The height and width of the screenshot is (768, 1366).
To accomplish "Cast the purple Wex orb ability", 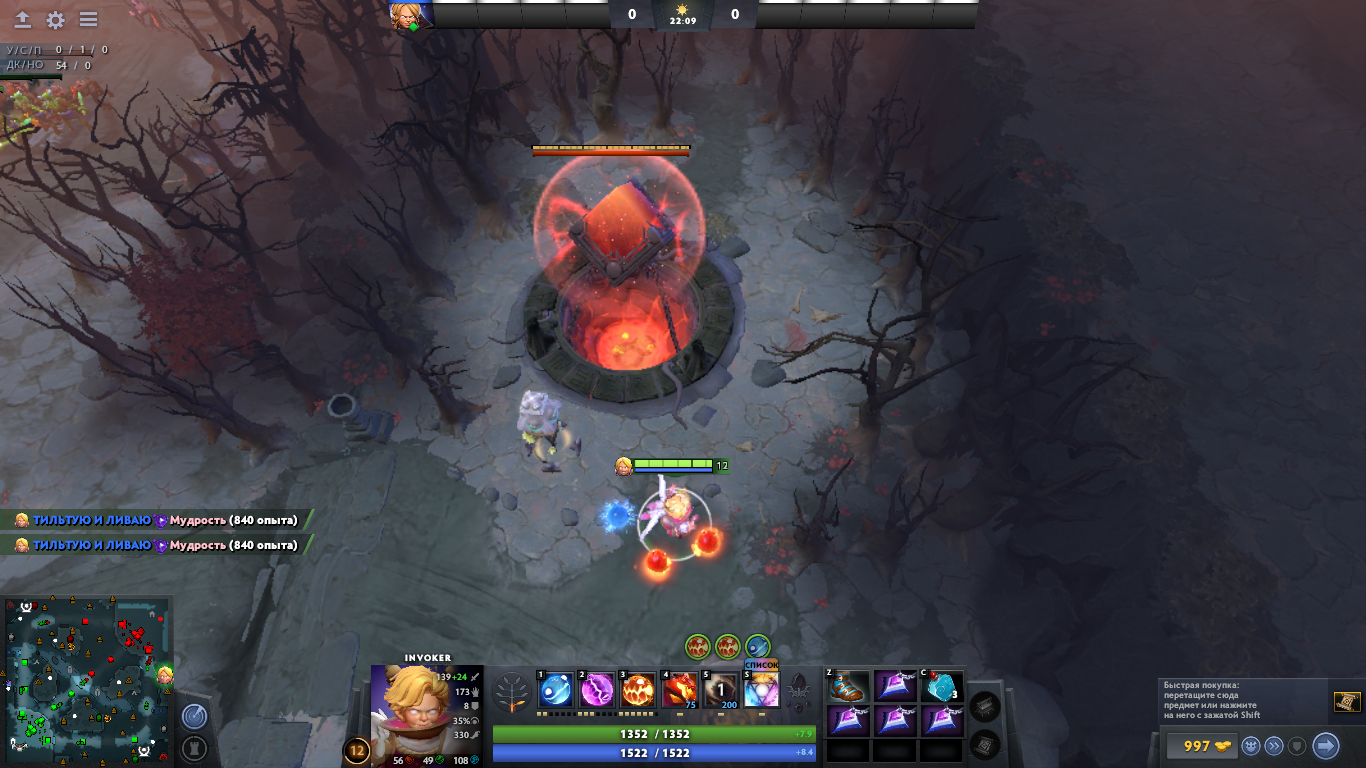I will [x=598, y=690].
